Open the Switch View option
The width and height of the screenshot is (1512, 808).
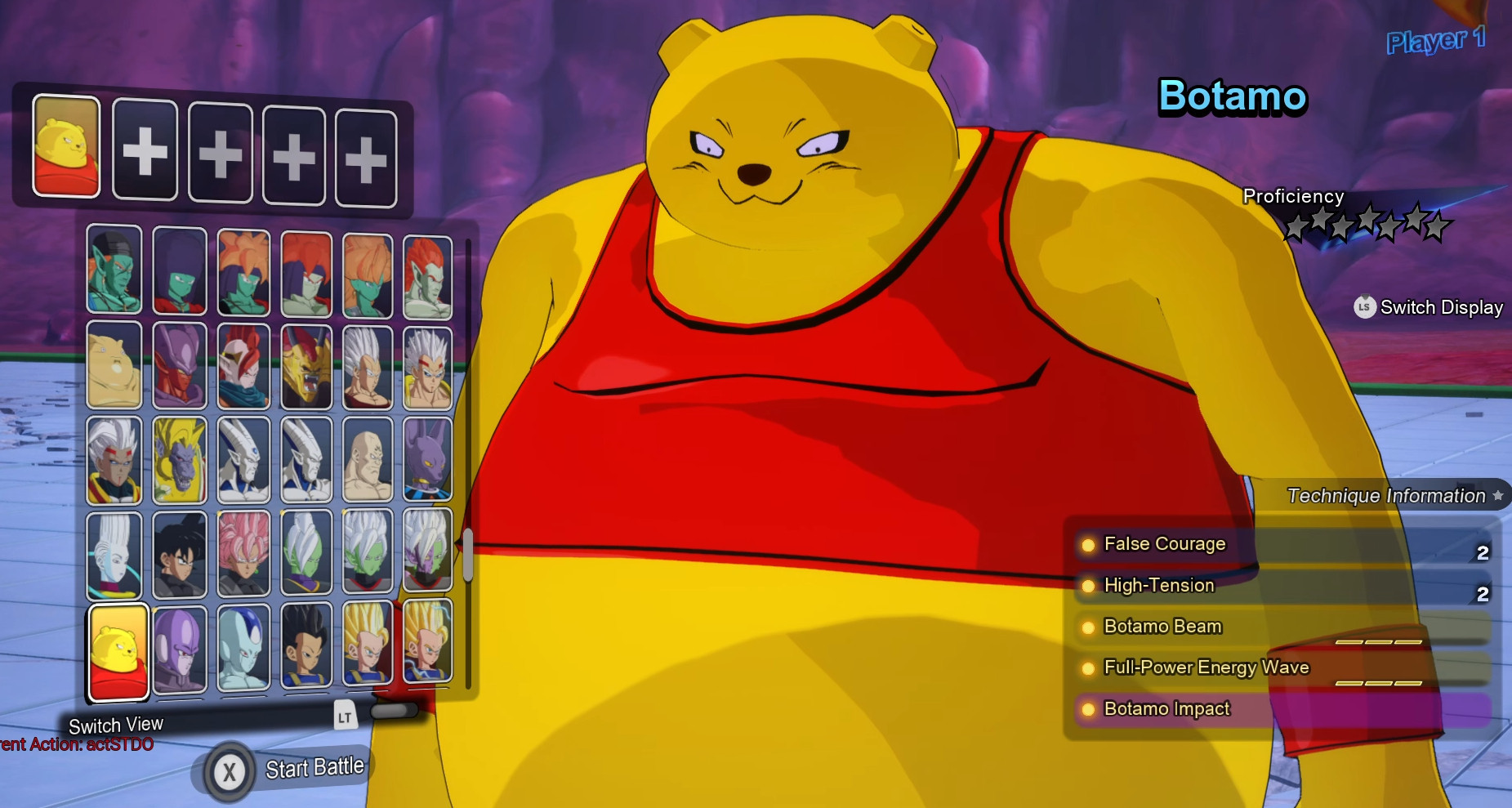click(x=117, y=724)
